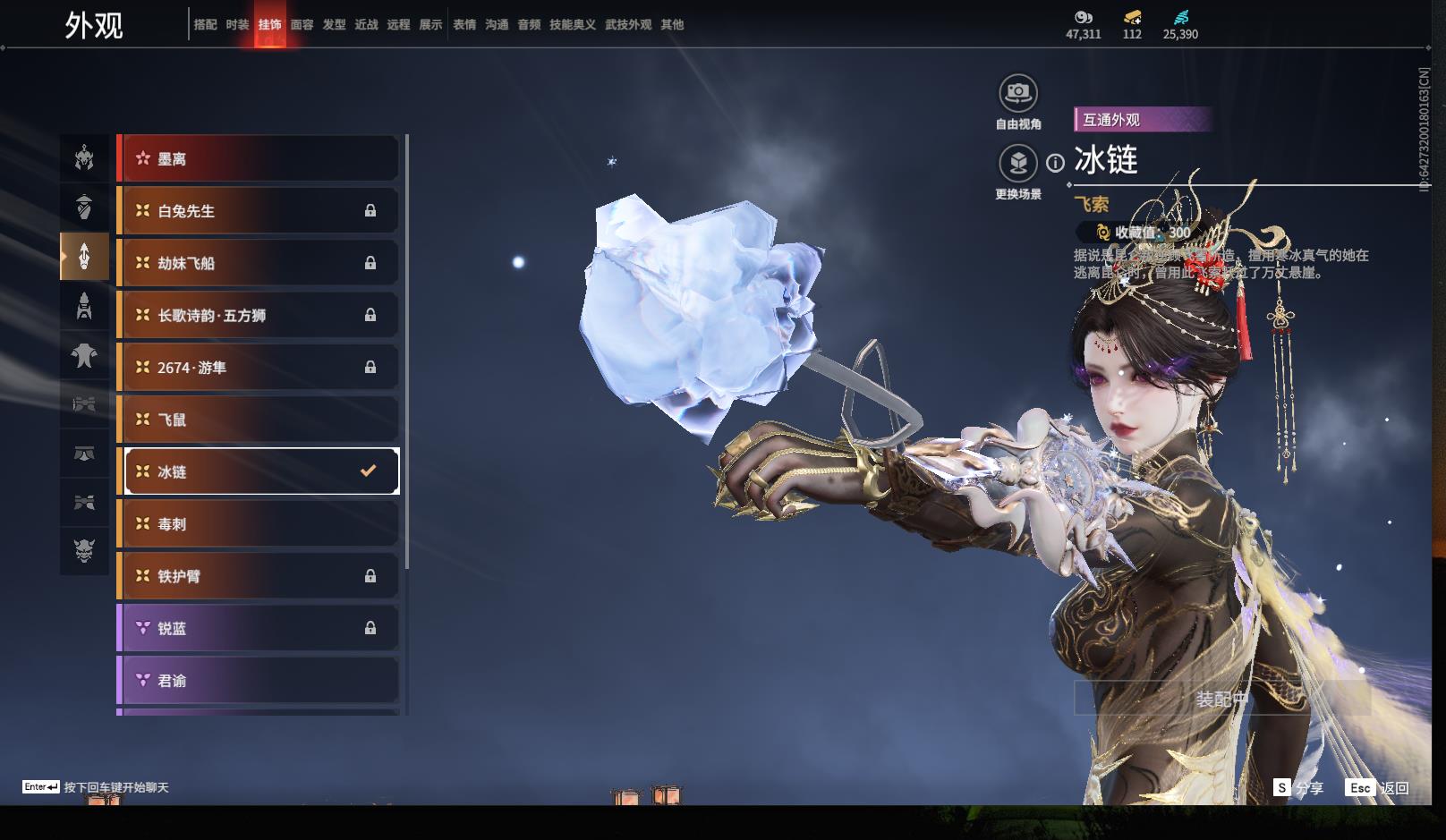Pick the purple 君谕 entry
Screen dimensions: 1446x840
click(x=259, y=681)
